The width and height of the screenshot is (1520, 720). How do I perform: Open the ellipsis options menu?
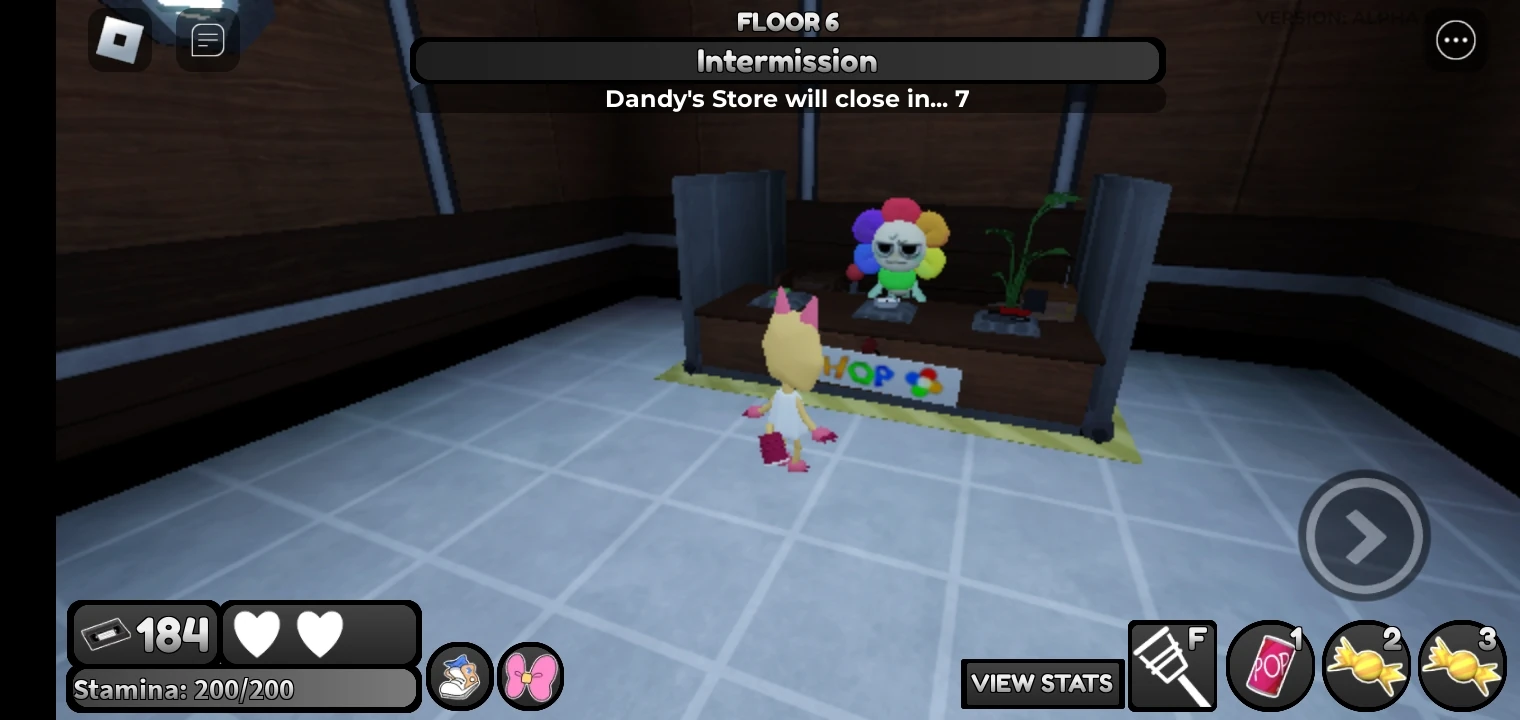click(x=1456, y=40)
